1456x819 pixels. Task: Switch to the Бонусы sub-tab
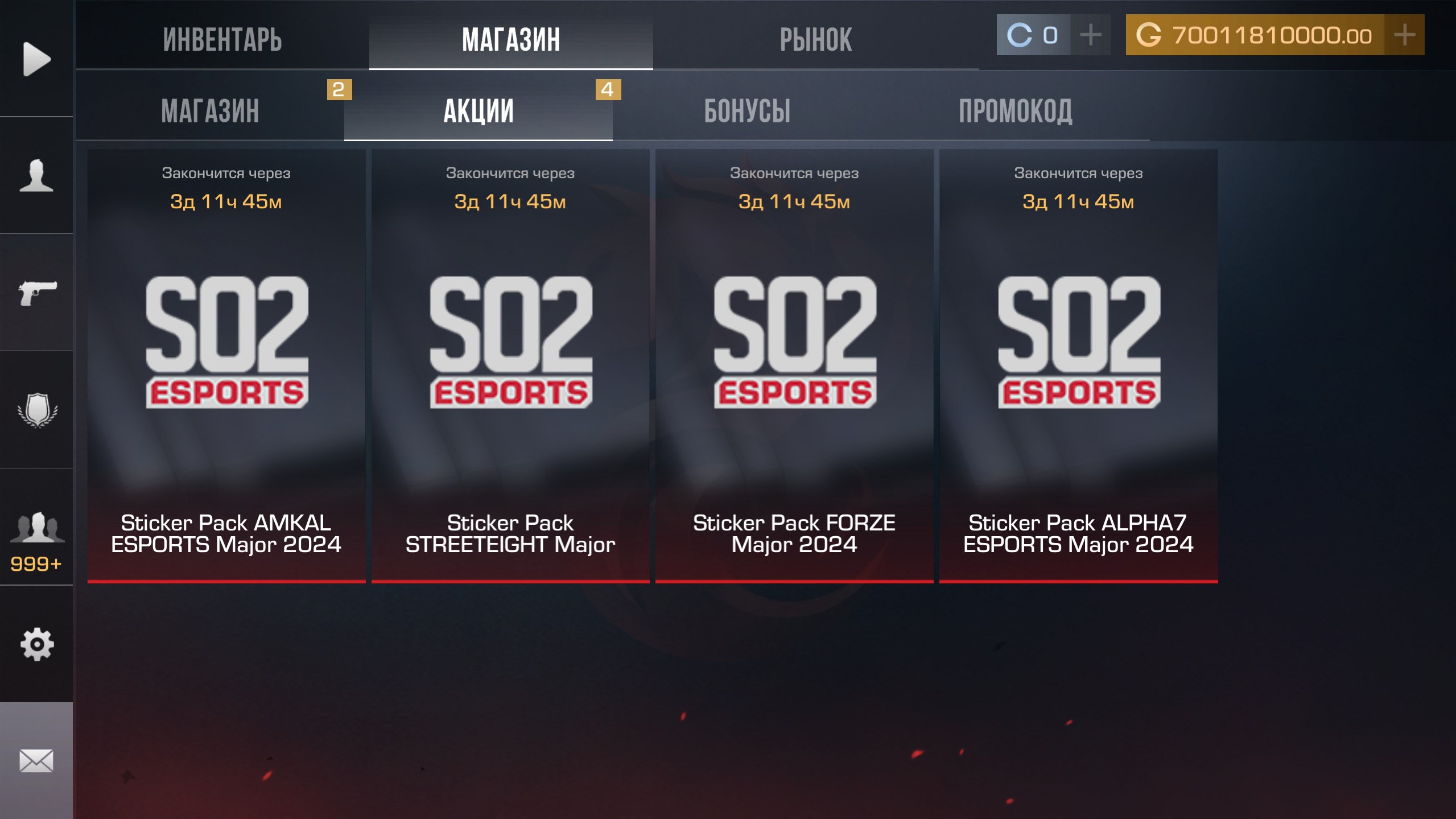[x=747, y=110]
